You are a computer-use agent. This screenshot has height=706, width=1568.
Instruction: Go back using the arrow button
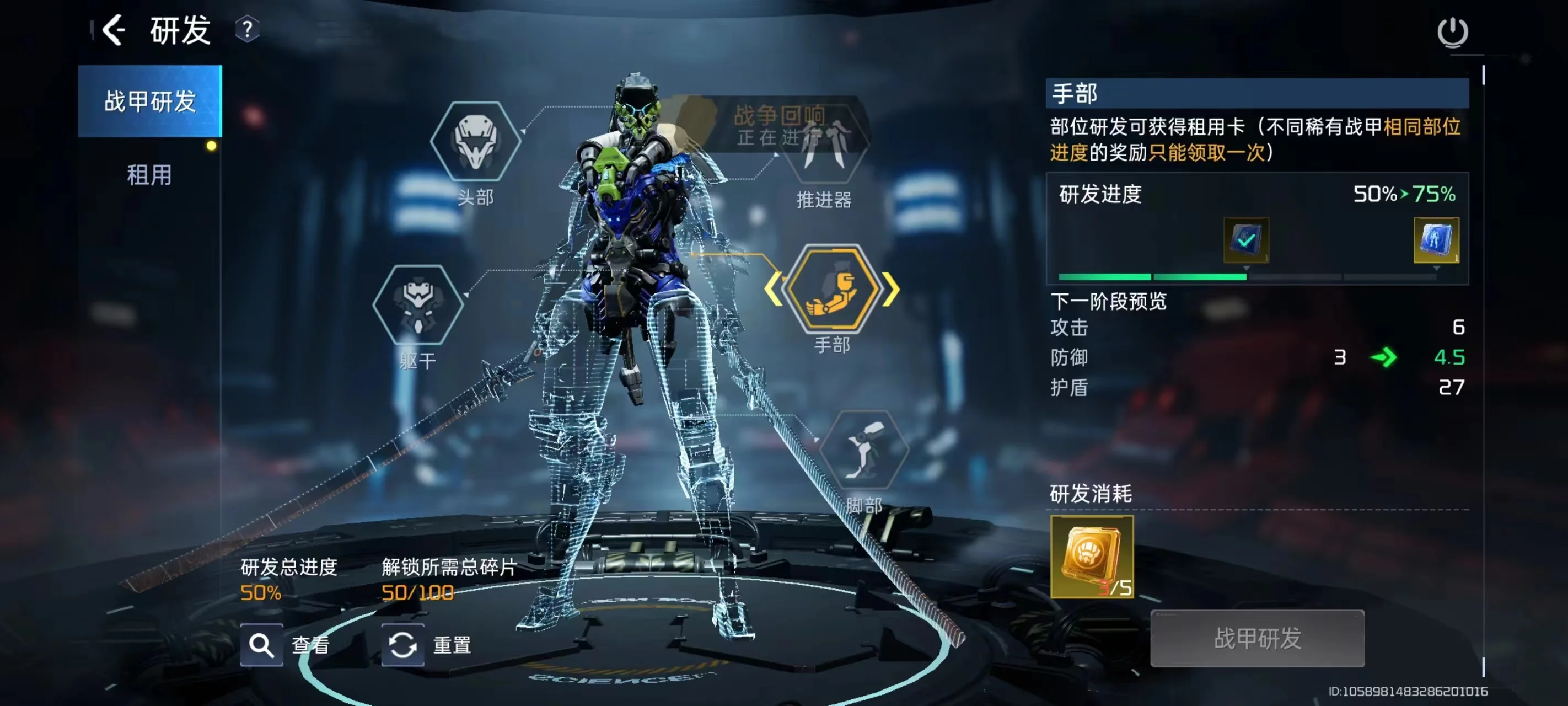pos(114,30)
